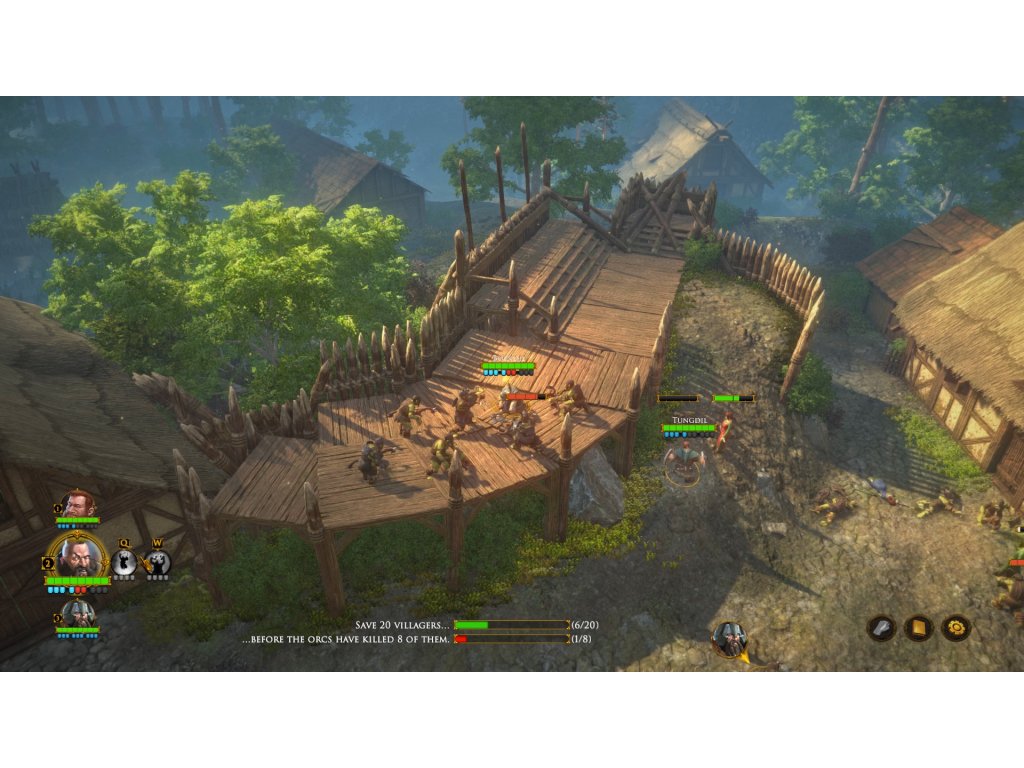Activate the Q ability icon
The height and width of the screenshot is (768, 1024).
point(124,564)
